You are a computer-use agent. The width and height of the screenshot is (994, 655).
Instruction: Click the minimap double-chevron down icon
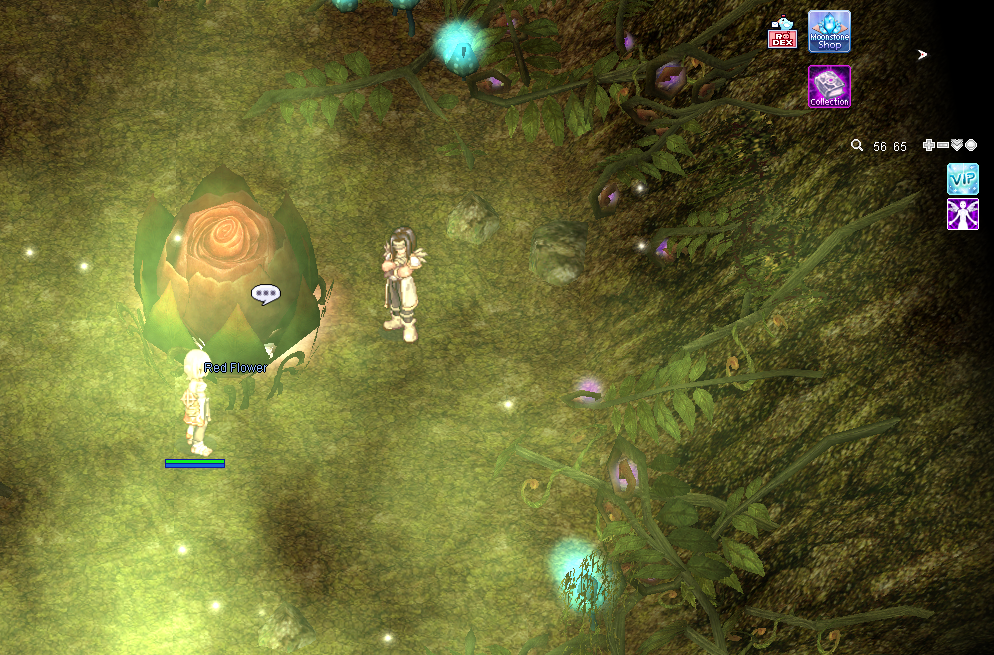point(957,145)
